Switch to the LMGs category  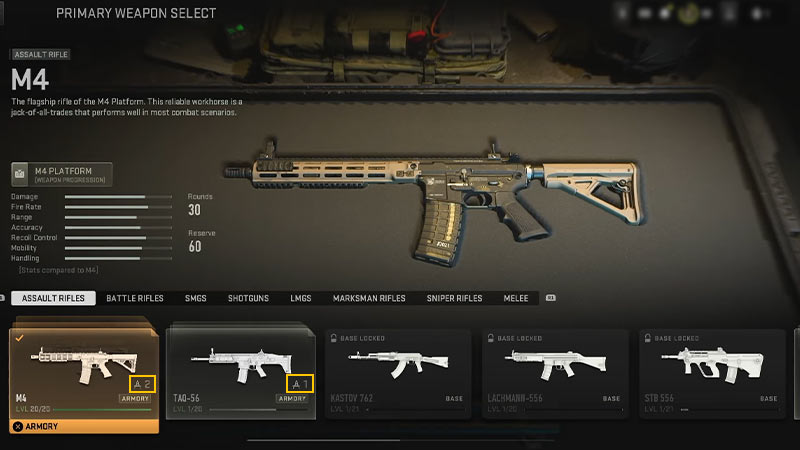point(301,298)
